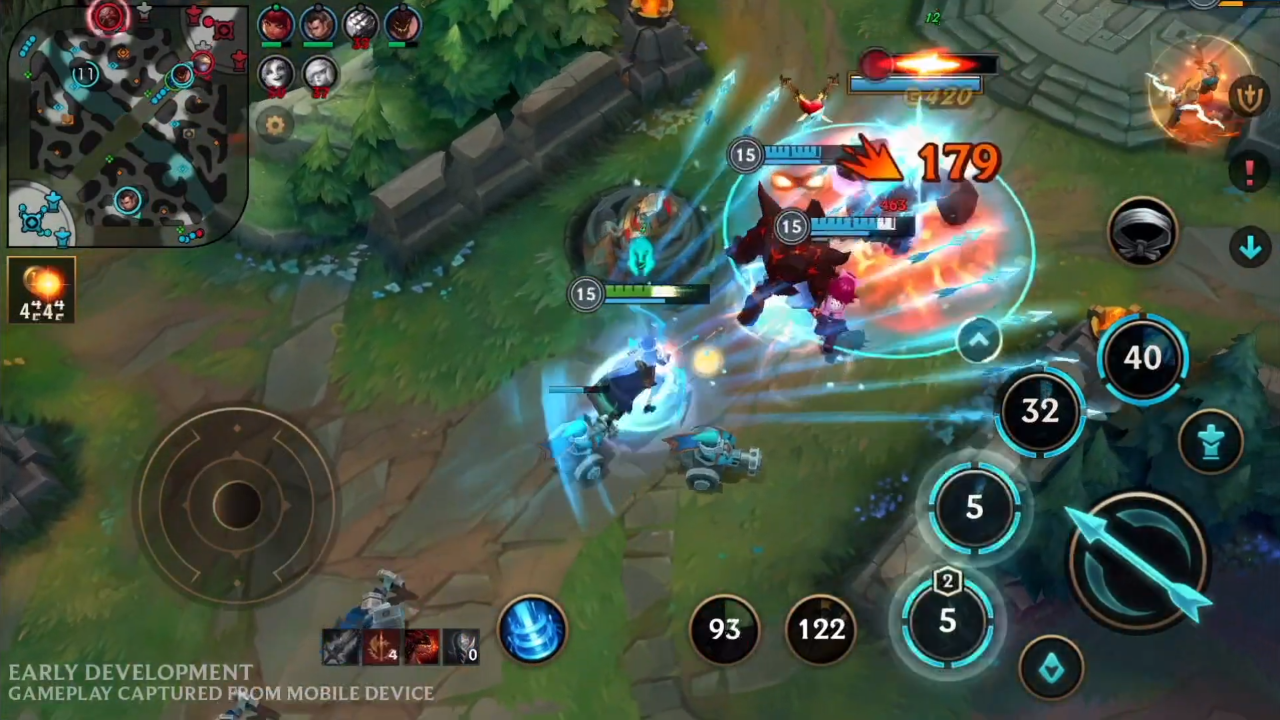The width and height of the screenshot is (1280, 720).
Task: Tap the basic attack arrow button
Action: pos(1140,560)
